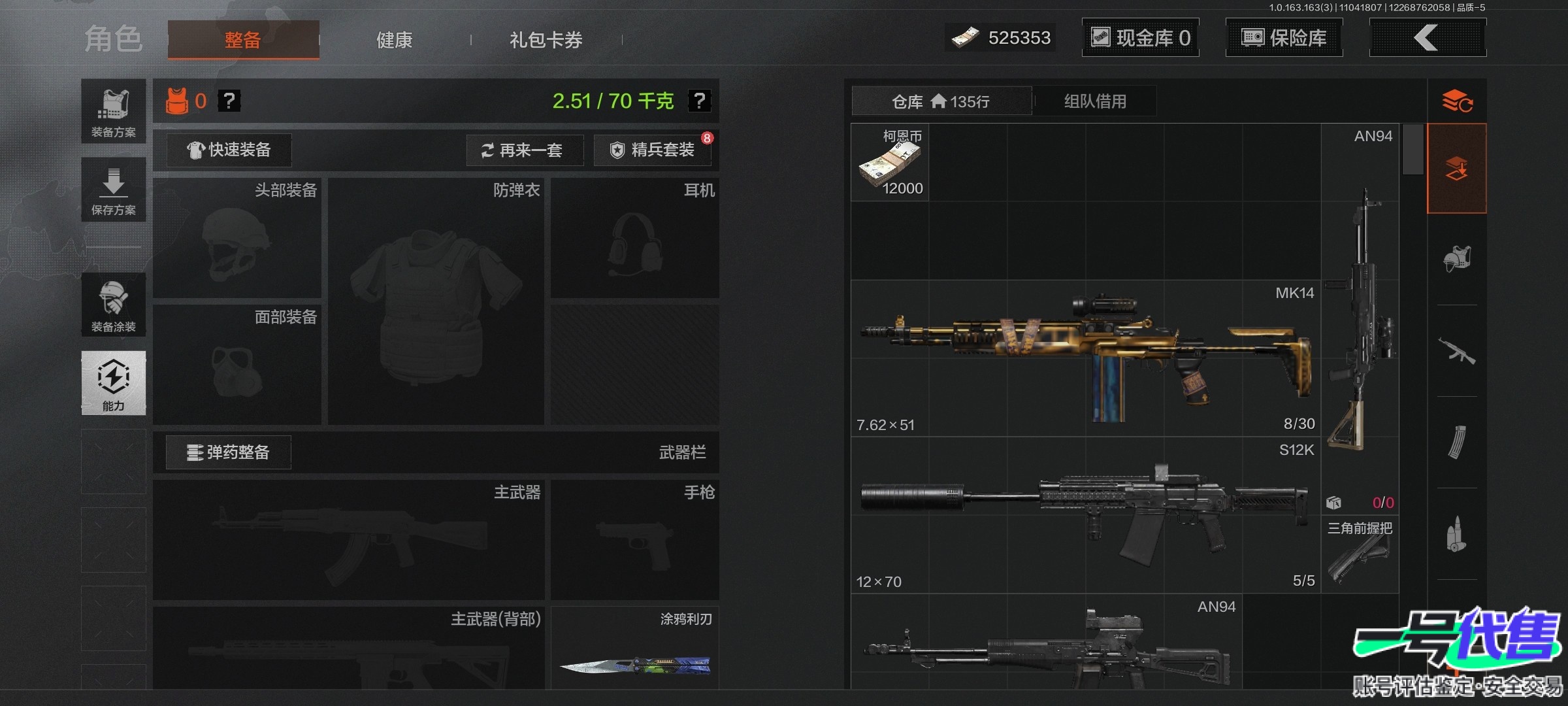Open 装备涂装 equipment skins
This screenshot has height=706, width=1568.
point(114,305)
